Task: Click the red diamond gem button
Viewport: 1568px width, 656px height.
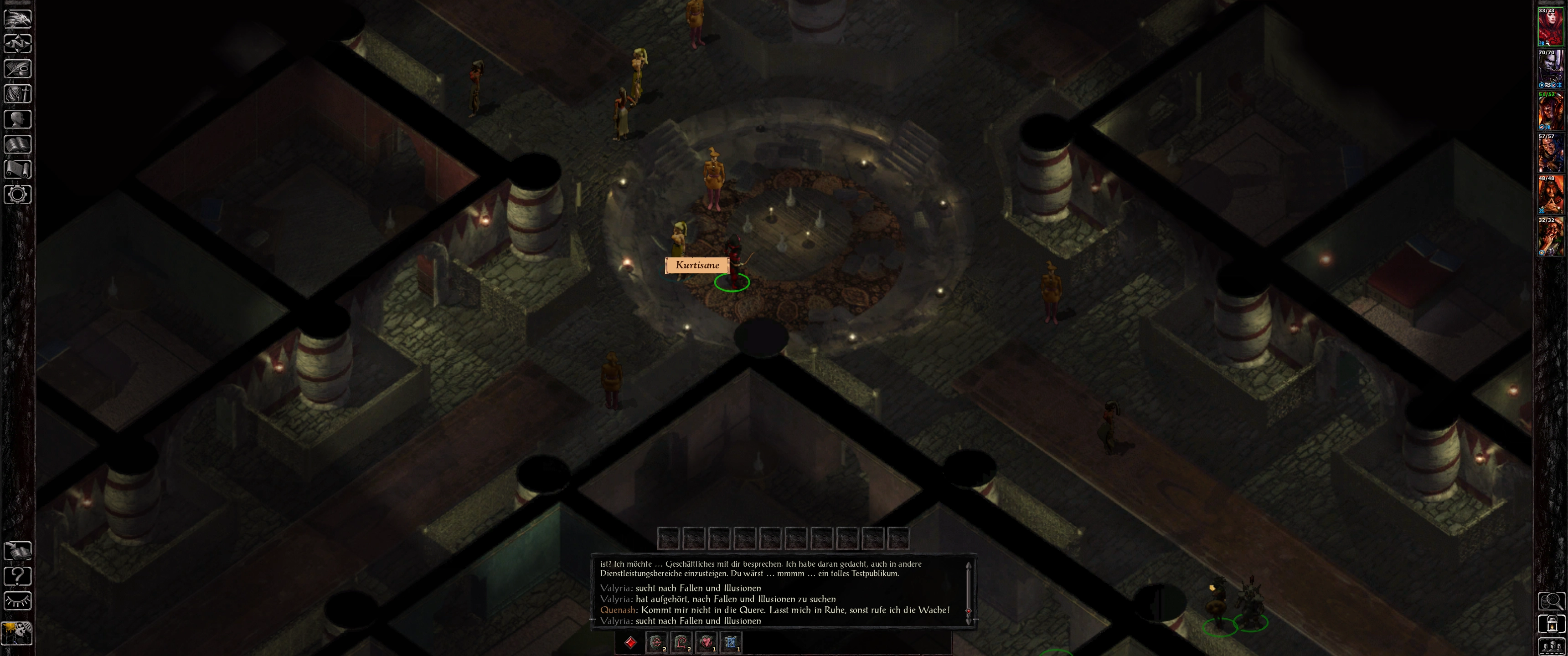Action: point(630,642)
